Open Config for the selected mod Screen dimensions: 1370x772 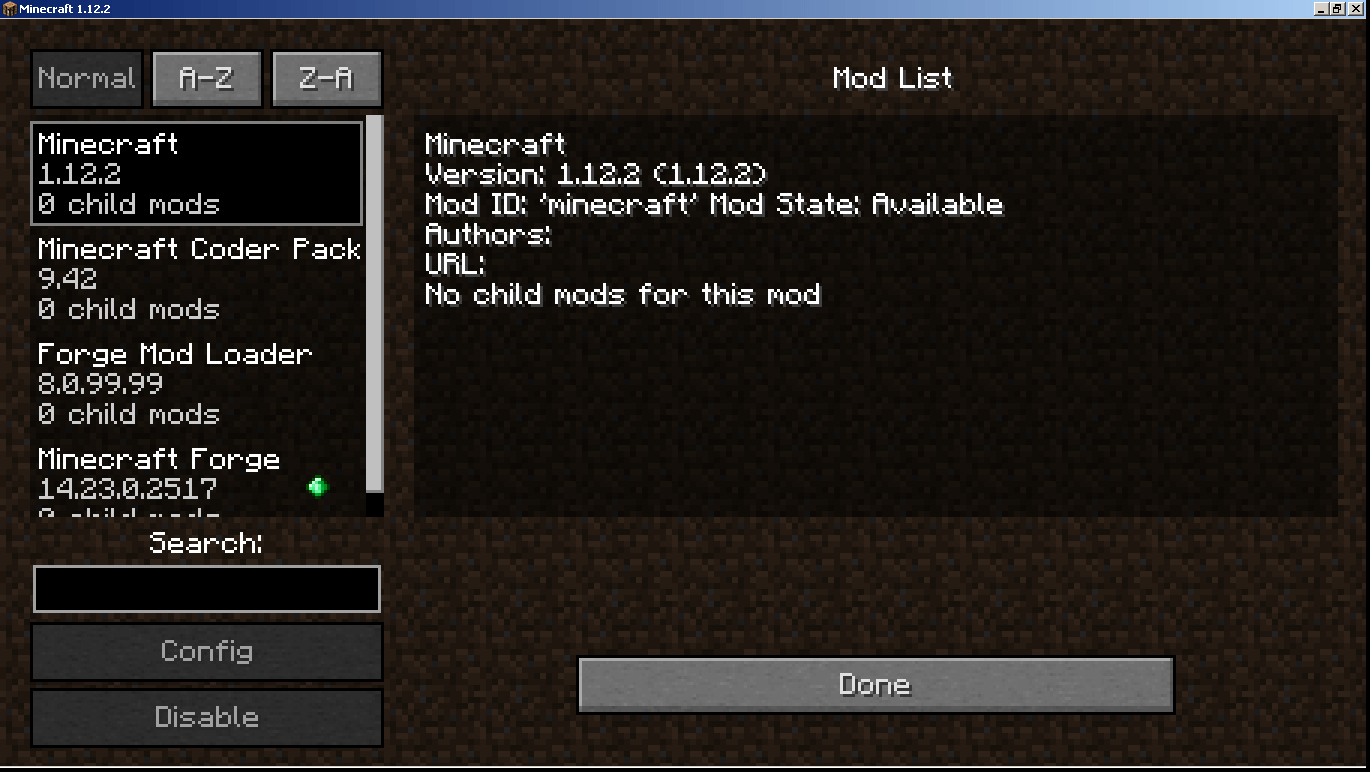click(206, 652)
